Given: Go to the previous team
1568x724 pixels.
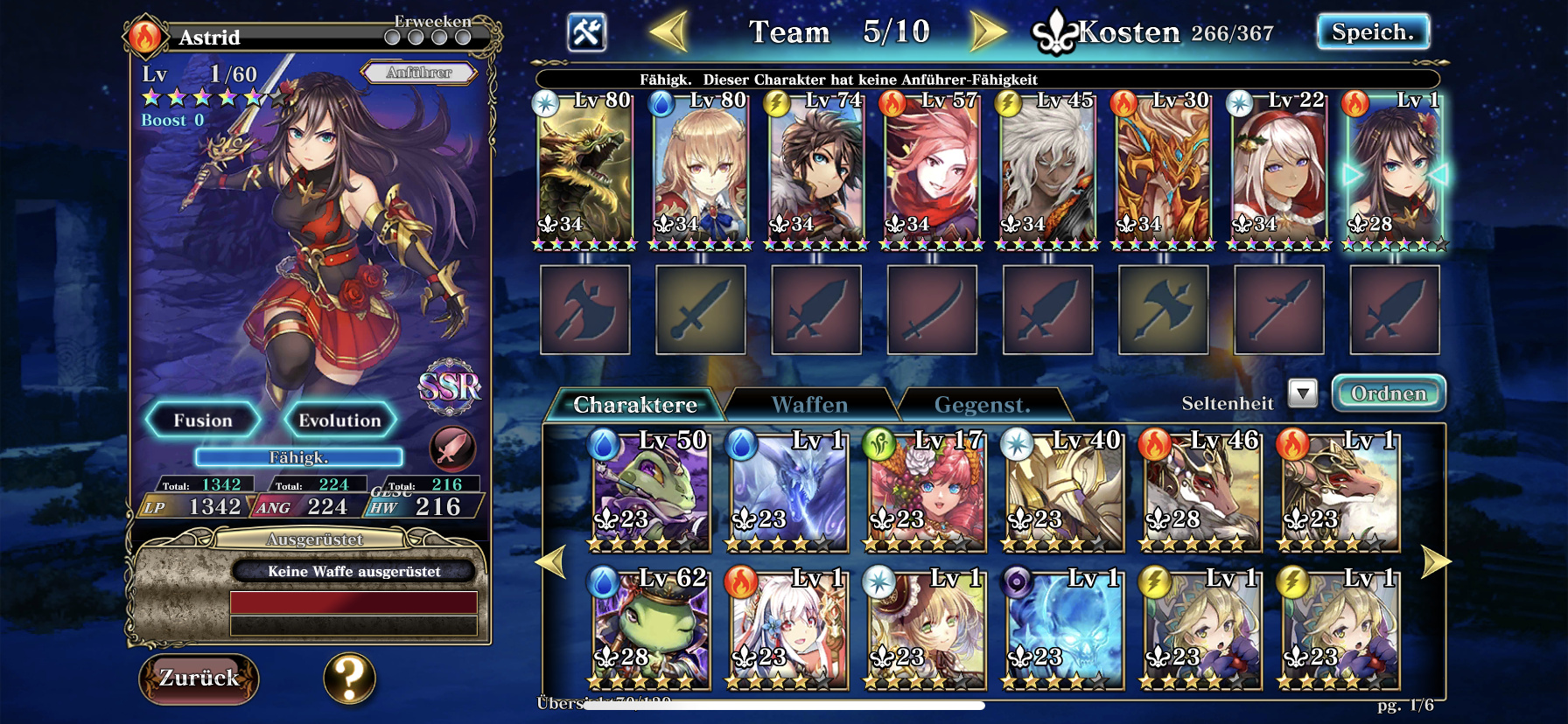Looking at the screenshot, I should tap(668, 32).
